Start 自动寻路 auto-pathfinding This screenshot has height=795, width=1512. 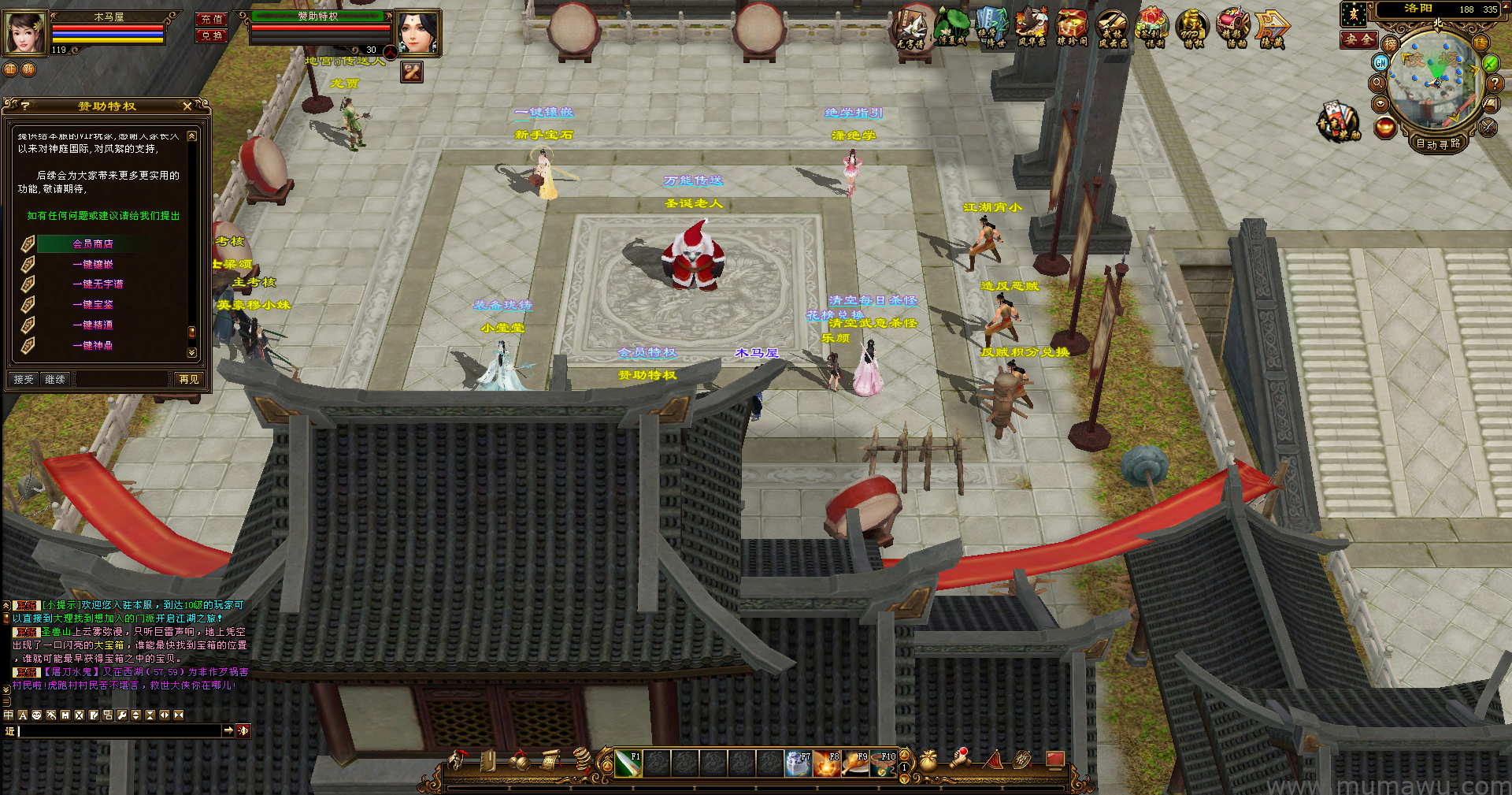pyautogui.click(x=1438, y=143)
